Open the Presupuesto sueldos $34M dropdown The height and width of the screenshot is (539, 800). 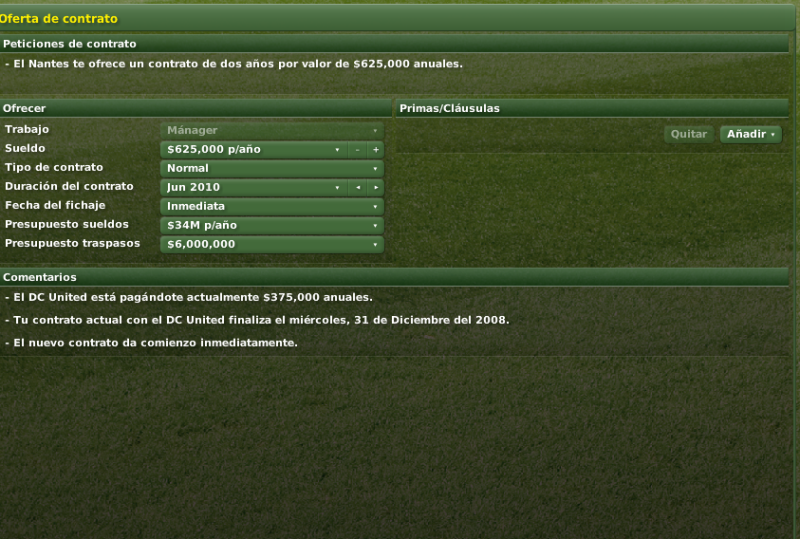pos(271,225)
